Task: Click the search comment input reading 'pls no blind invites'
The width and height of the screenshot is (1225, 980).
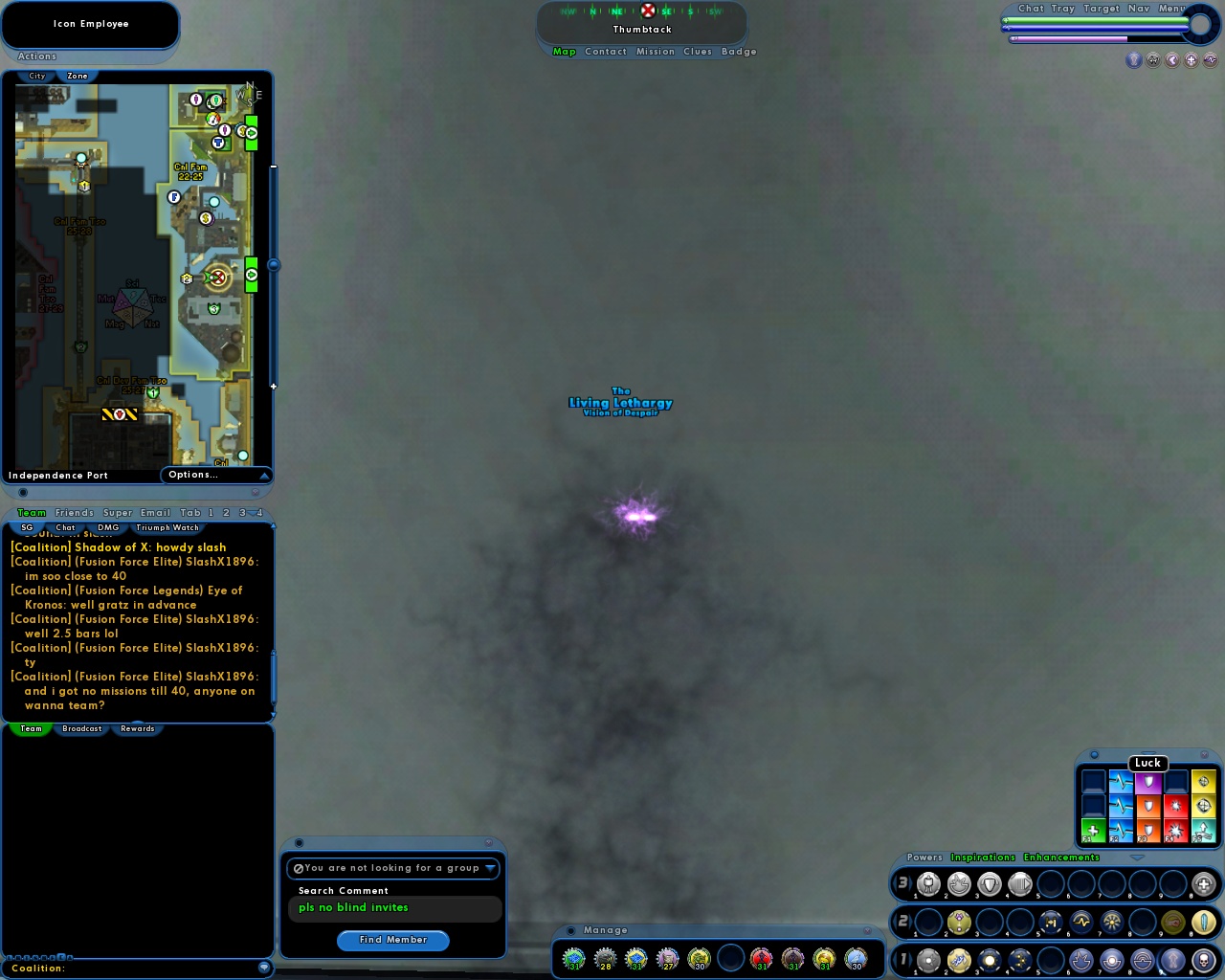Action: coord(393,907)
